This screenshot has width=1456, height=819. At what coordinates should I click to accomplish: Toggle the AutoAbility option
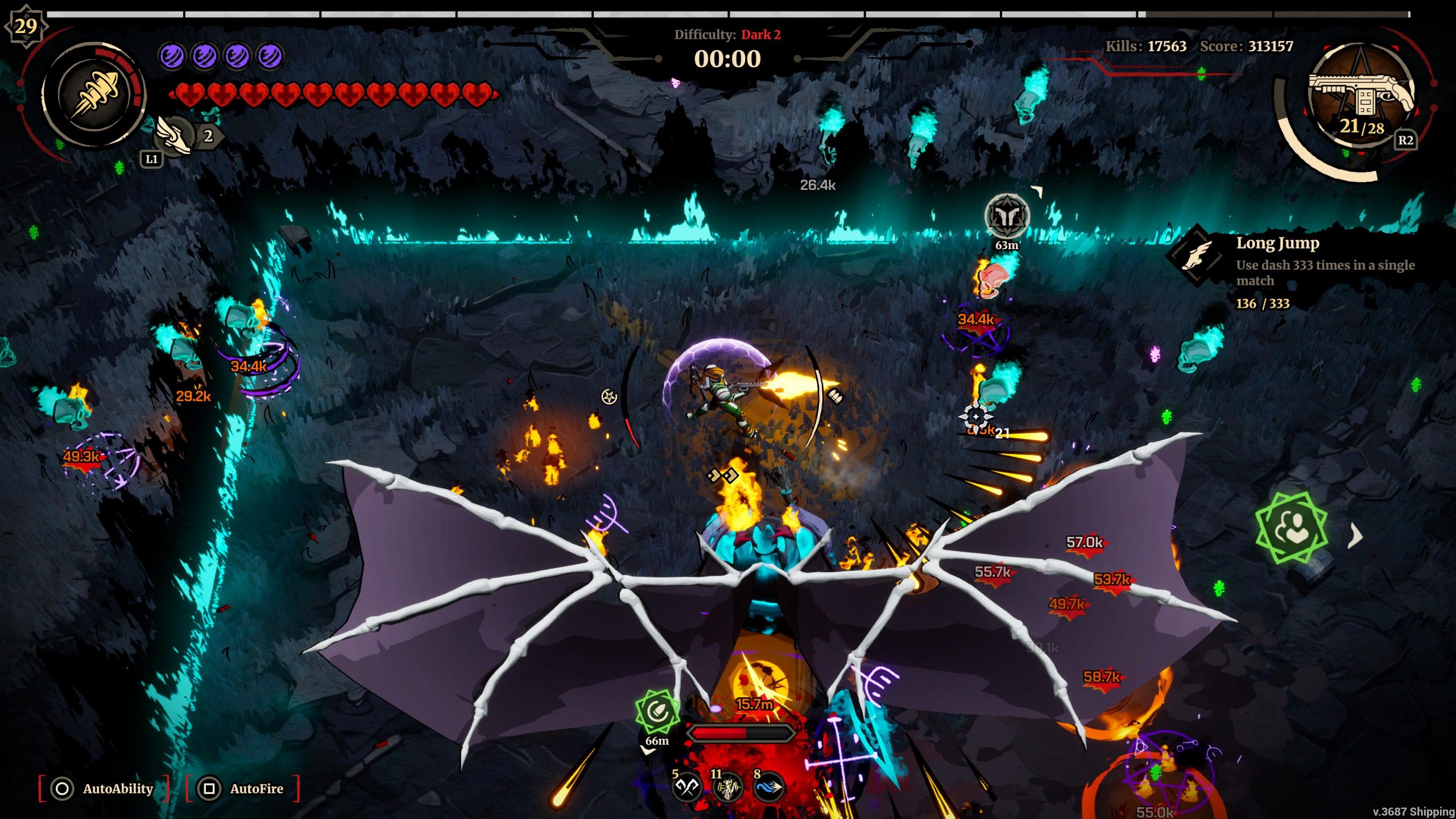[x=104, y=788]
